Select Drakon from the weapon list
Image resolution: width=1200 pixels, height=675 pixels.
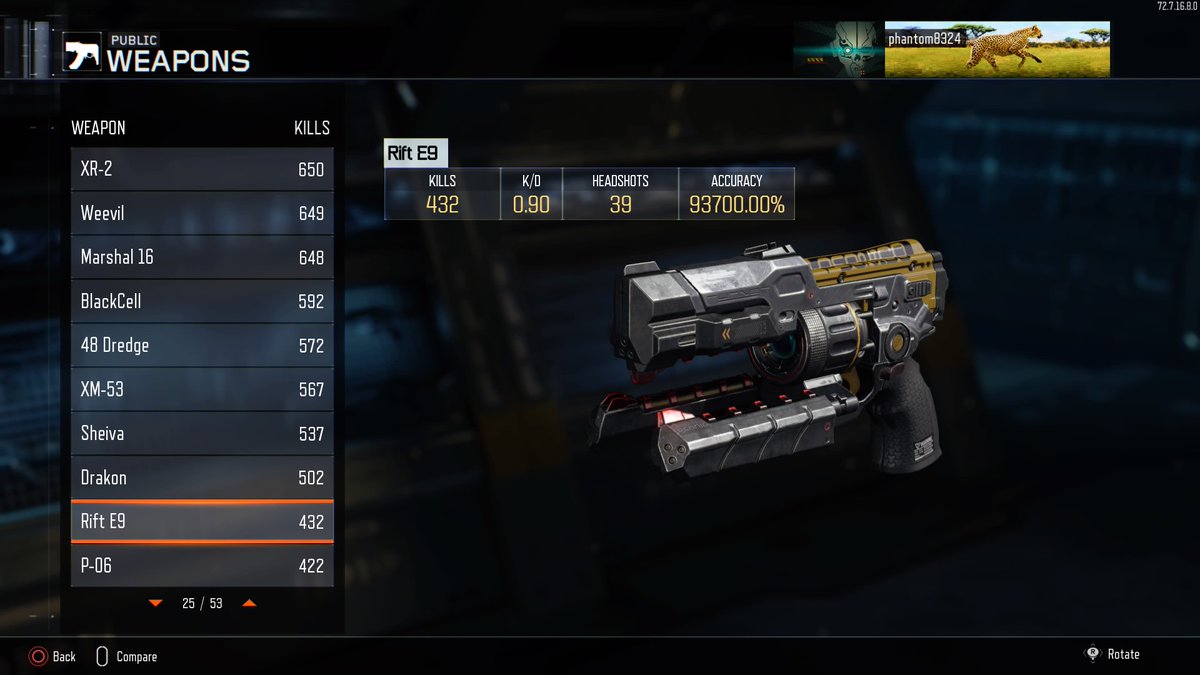pyautogui.click(x=202, y=478)
